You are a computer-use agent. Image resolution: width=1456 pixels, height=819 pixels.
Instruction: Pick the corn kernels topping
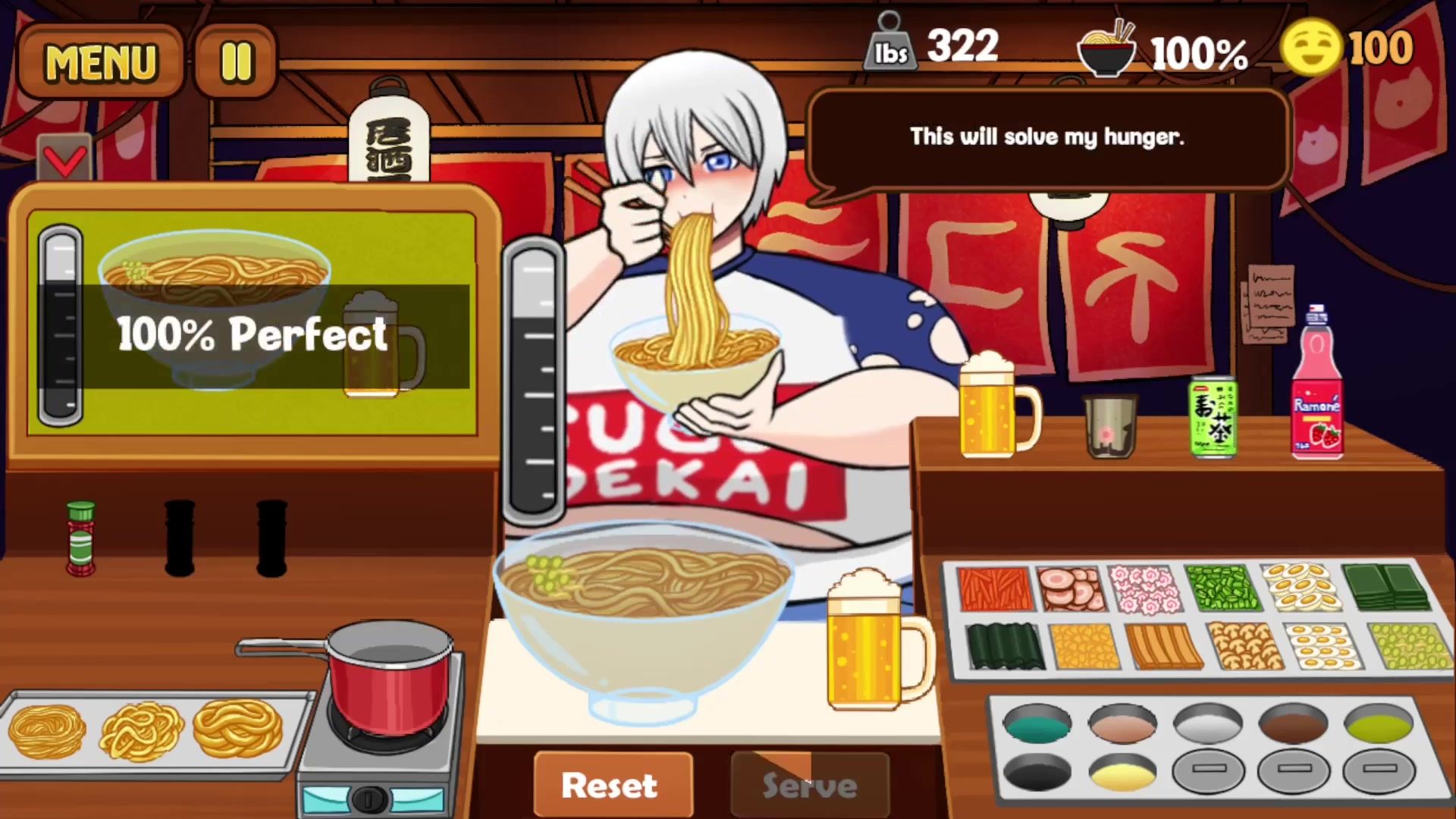pos(1084,646)
